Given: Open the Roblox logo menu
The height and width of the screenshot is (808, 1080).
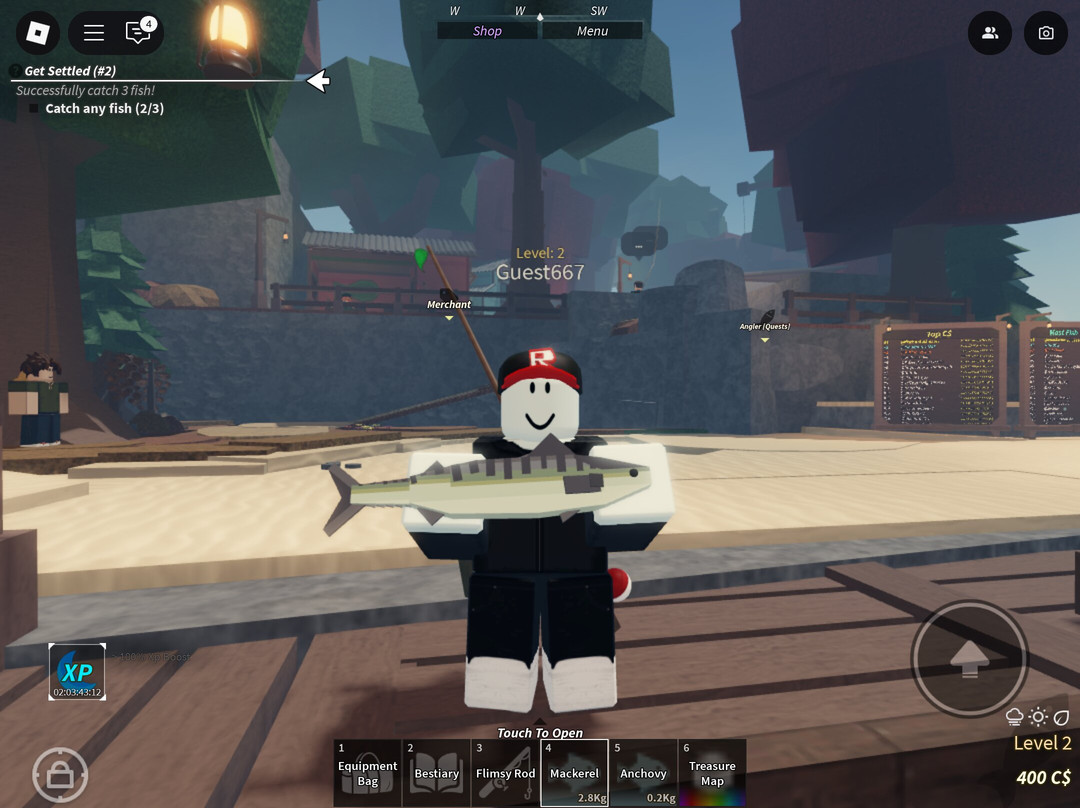Looking at the screenshot, I should (38, 33).
